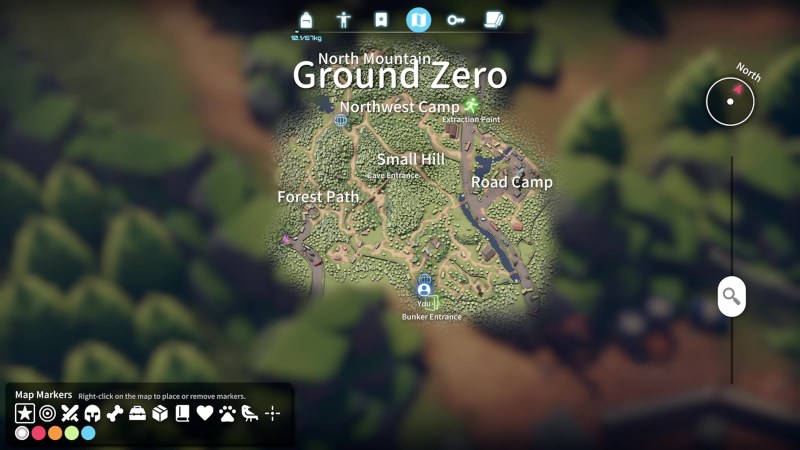
Task: Choose the heart map marker
Action: (x=205, y=413)
